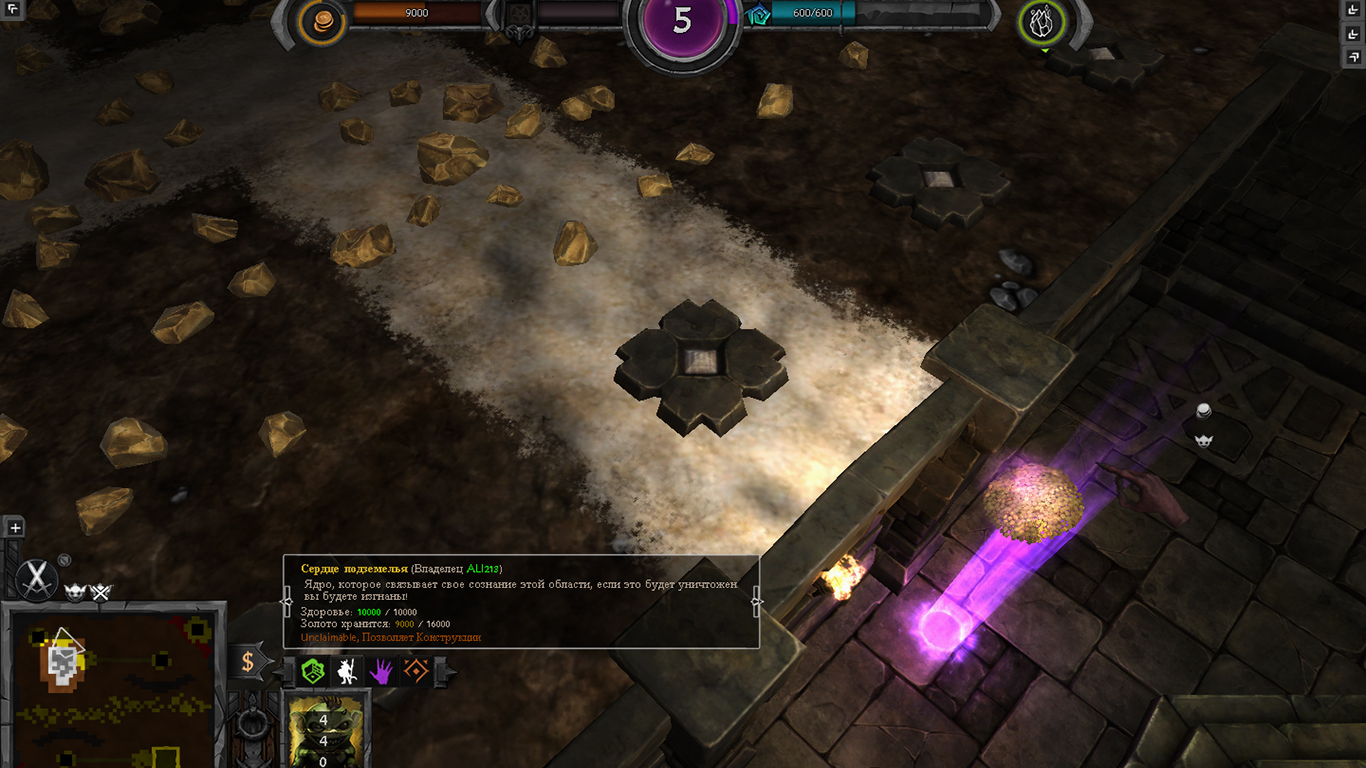Screen dimensions: 1366x768
Task: Click the green-ringed crystal icon
Action: tap(1041, 22)
